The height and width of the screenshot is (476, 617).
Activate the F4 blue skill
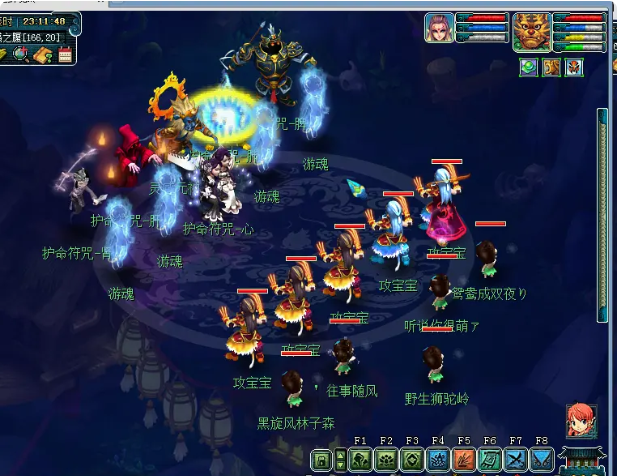[437, 460]
